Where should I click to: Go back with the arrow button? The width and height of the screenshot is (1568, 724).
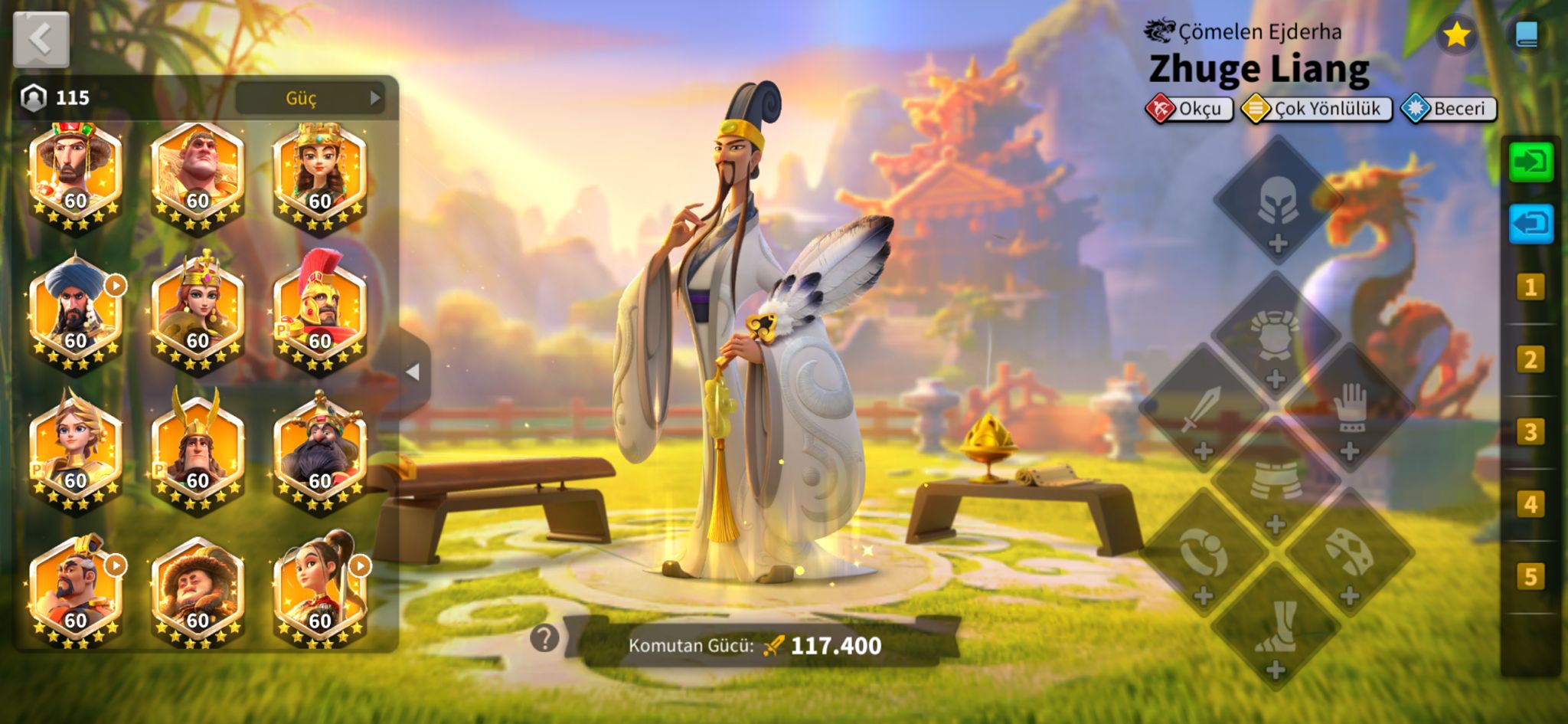pyautogui.click(x=41, y=39)
